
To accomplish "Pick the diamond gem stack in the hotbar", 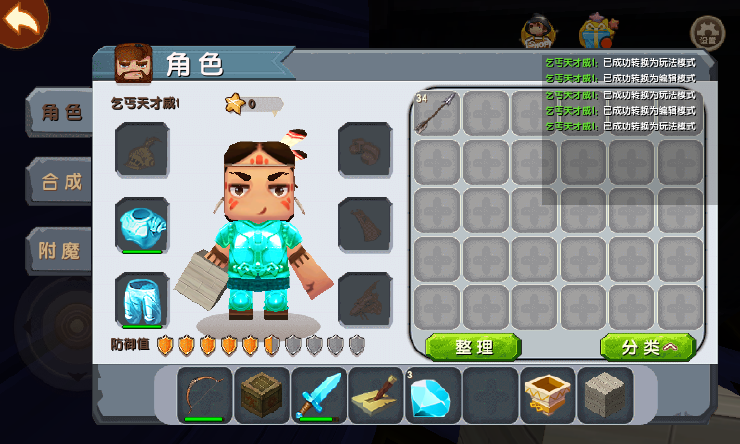I will (433, 394).
